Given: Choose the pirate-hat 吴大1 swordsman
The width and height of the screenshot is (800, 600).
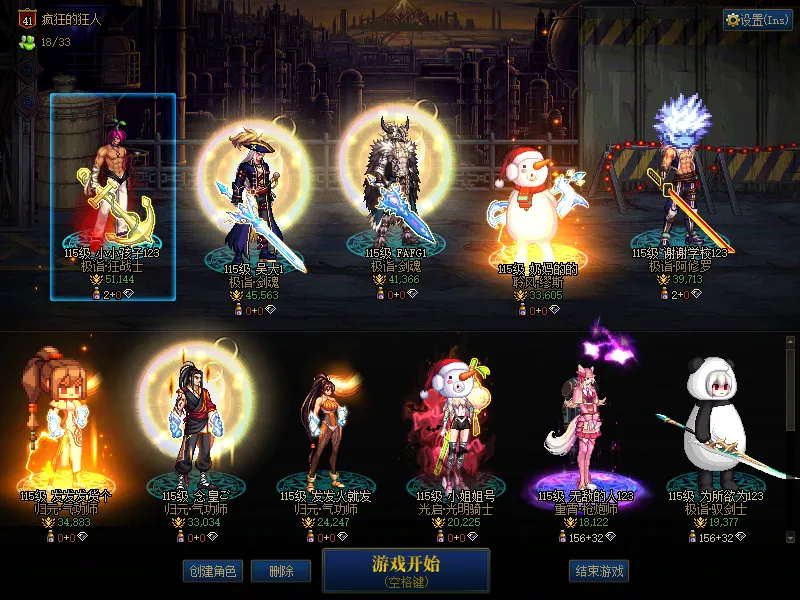Looking at the screenshot, I should (254, 200).
